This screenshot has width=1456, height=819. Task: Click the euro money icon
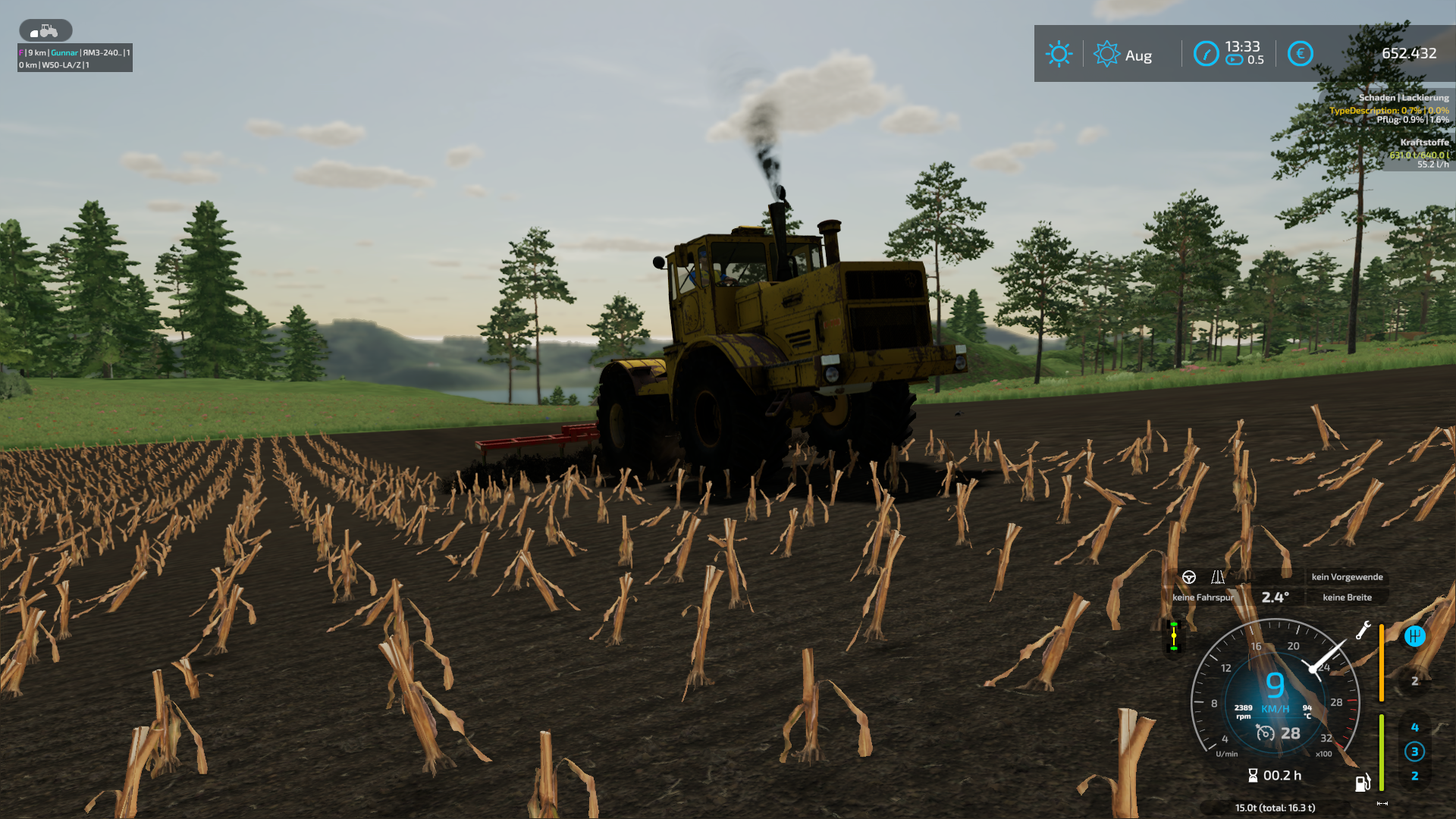[x=1300, y=53]
